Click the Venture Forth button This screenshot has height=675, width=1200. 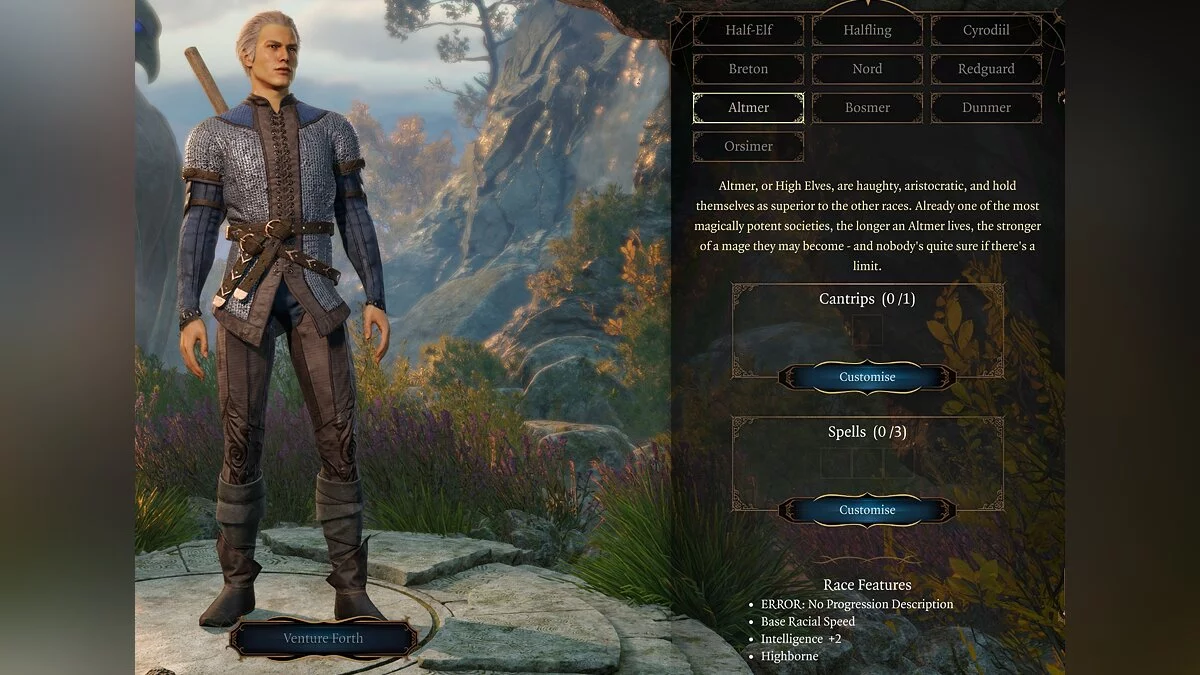(x=323, y=638)
